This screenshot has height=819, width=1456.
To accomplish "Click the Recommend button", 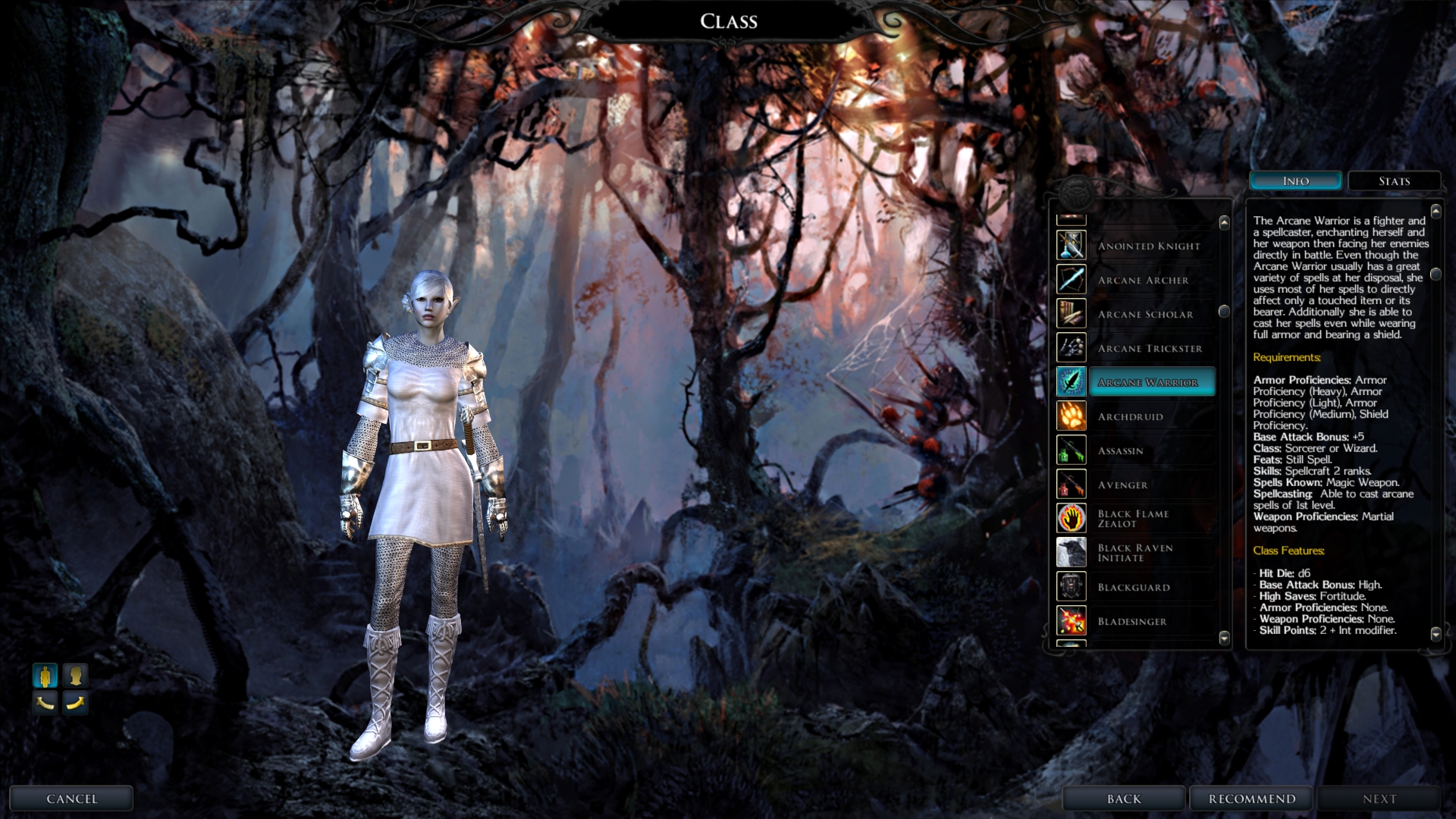I will click(1252, 799).
